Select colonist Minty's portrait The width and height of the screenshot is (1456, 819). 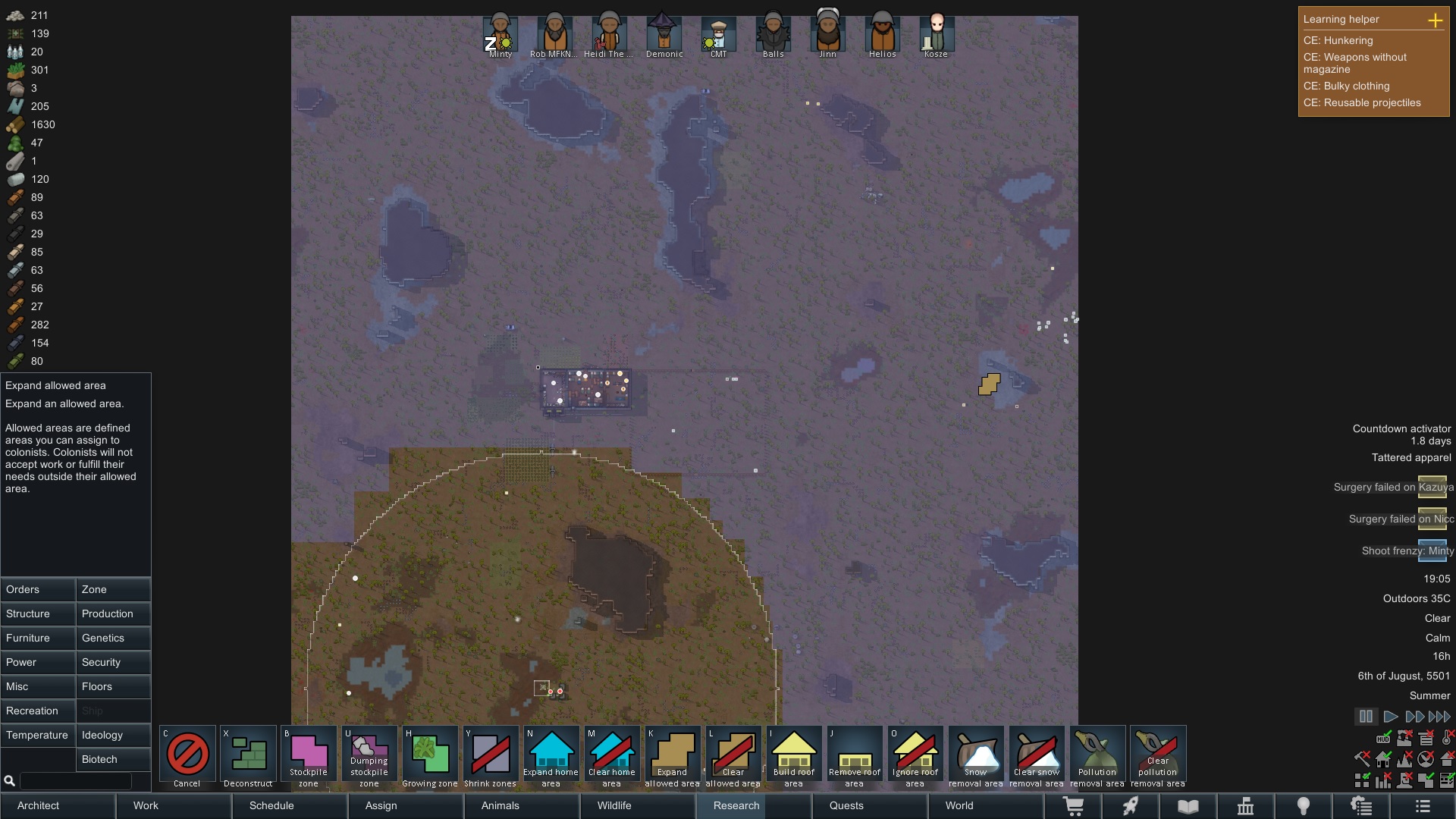point(500,35)
